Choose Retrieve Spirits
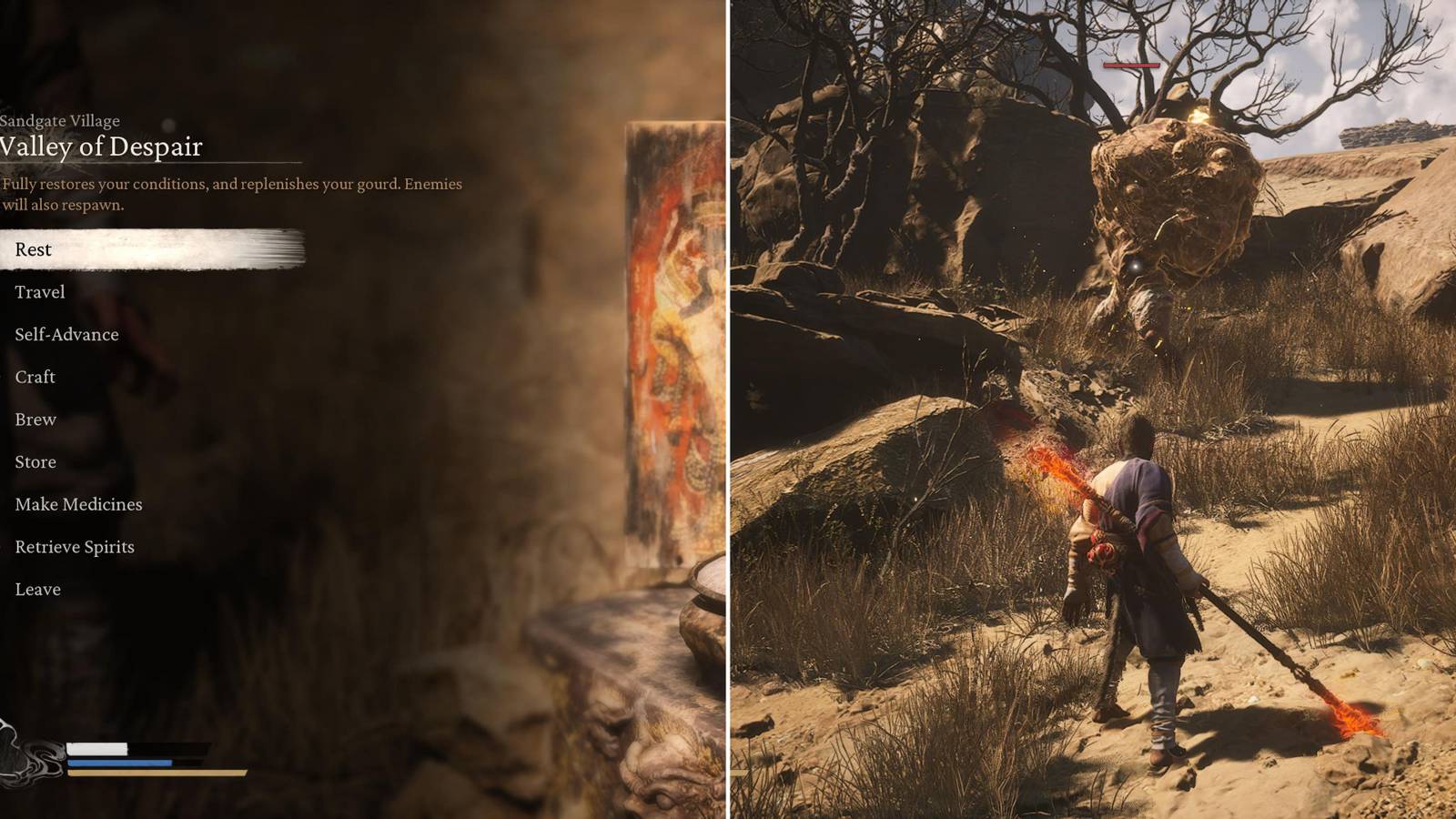The image size is (1456, 819). [x=74, y=546]
